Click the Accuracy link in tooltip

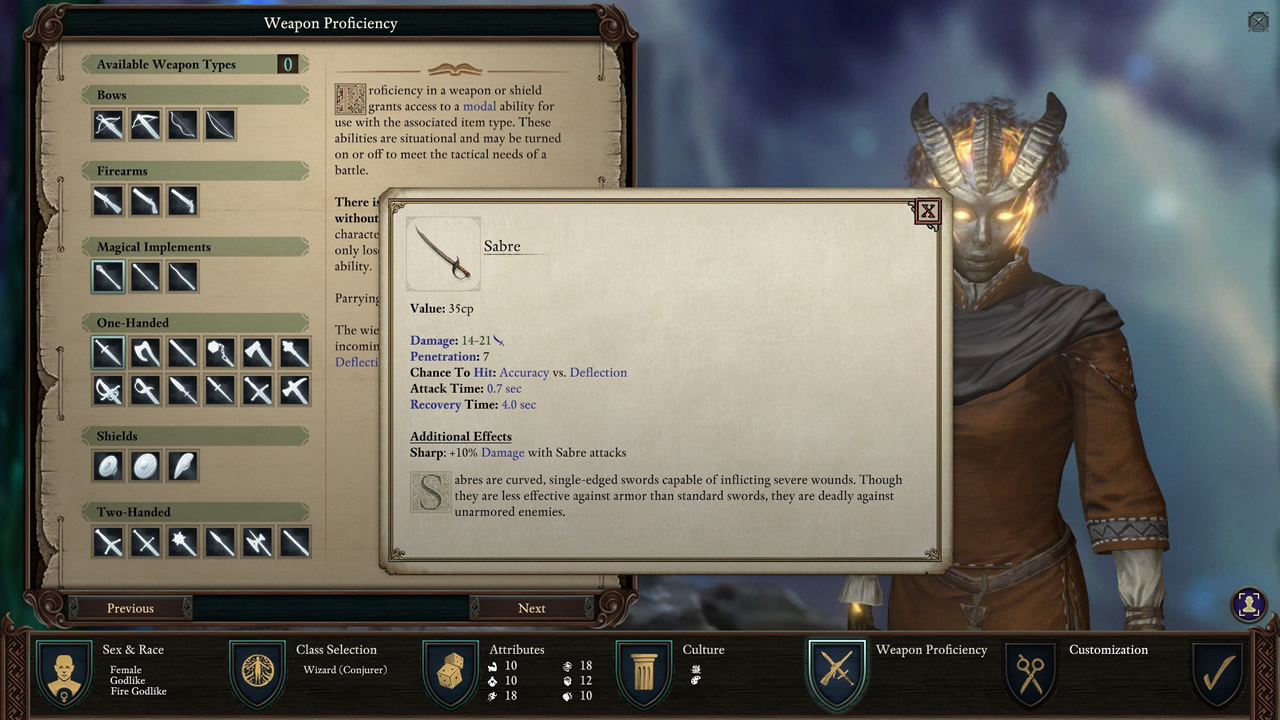[x=524, y=373]
